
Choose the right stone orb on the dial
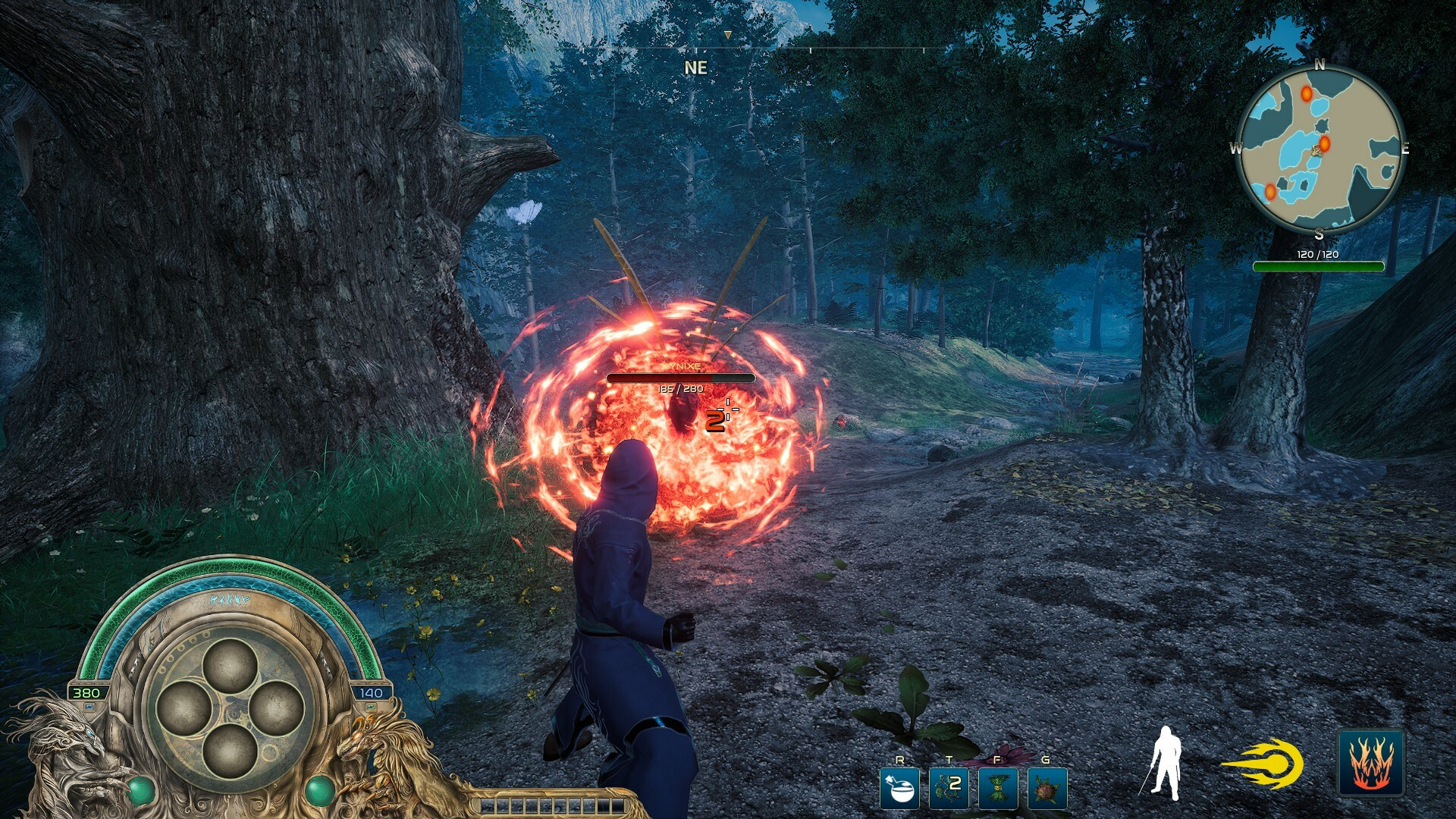[x=277, y=708]
